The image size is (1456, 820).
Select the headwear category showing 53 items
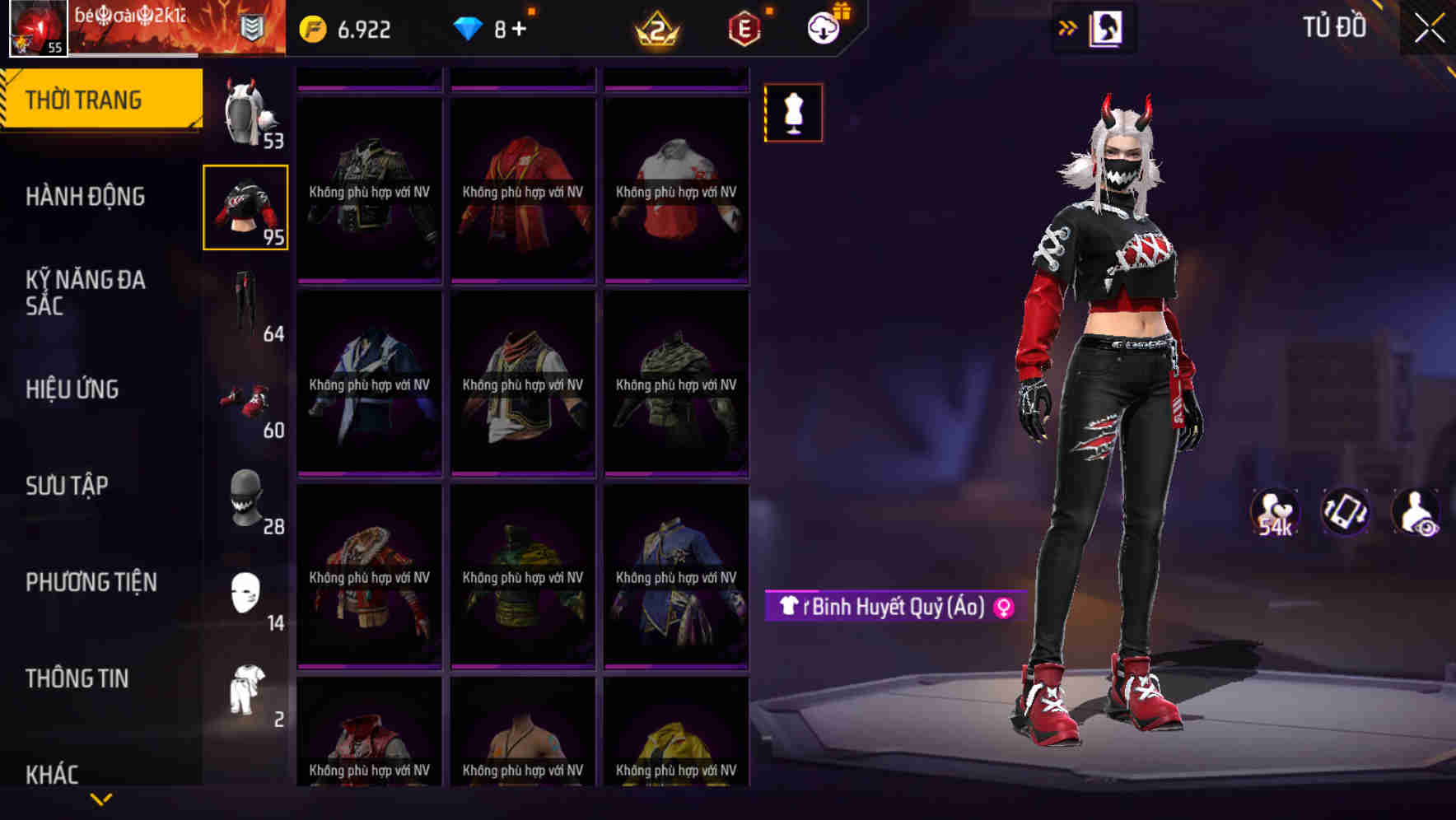tap(246, 114)
